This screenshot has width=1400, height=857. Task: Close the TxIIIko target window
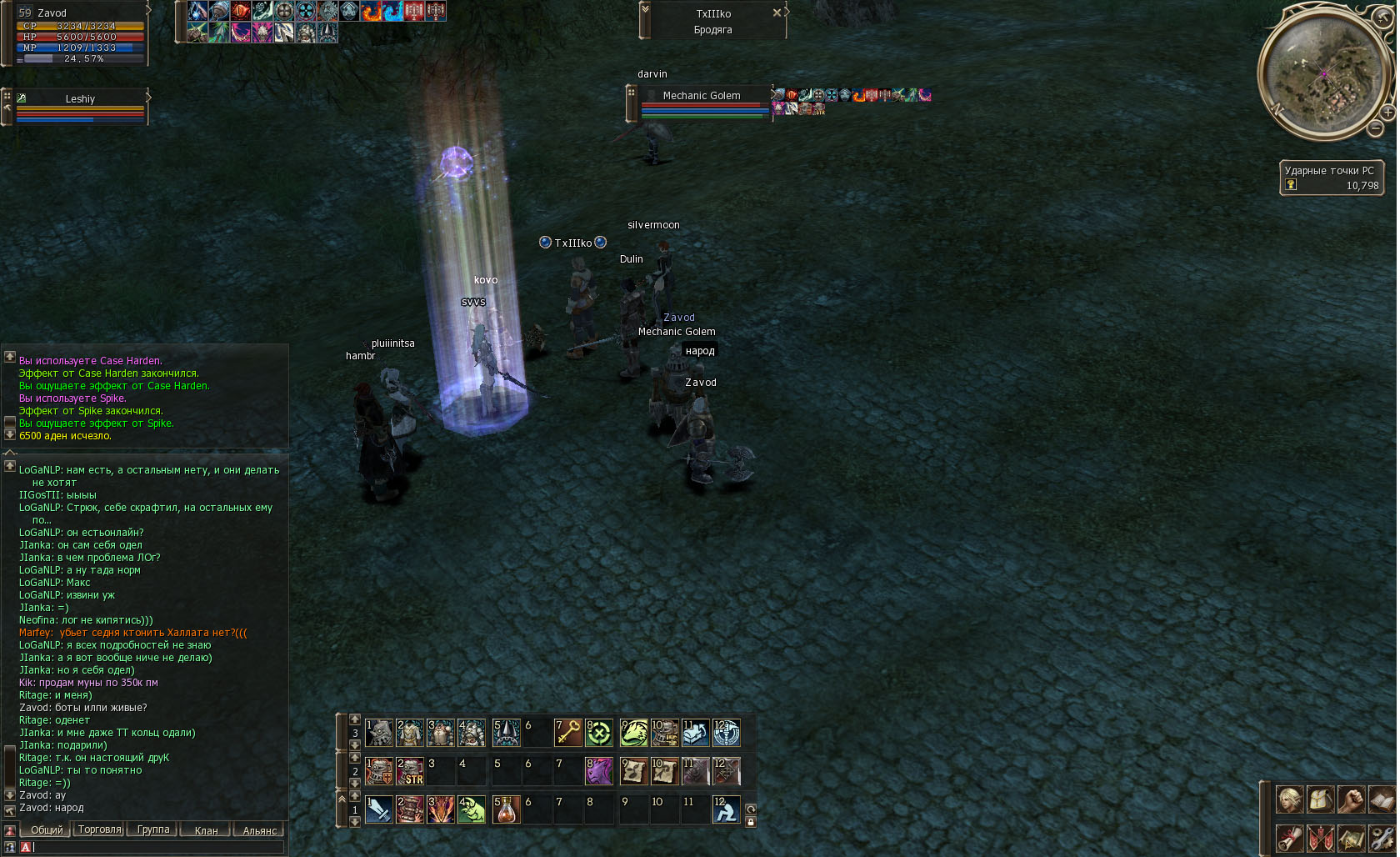point(777,13)
